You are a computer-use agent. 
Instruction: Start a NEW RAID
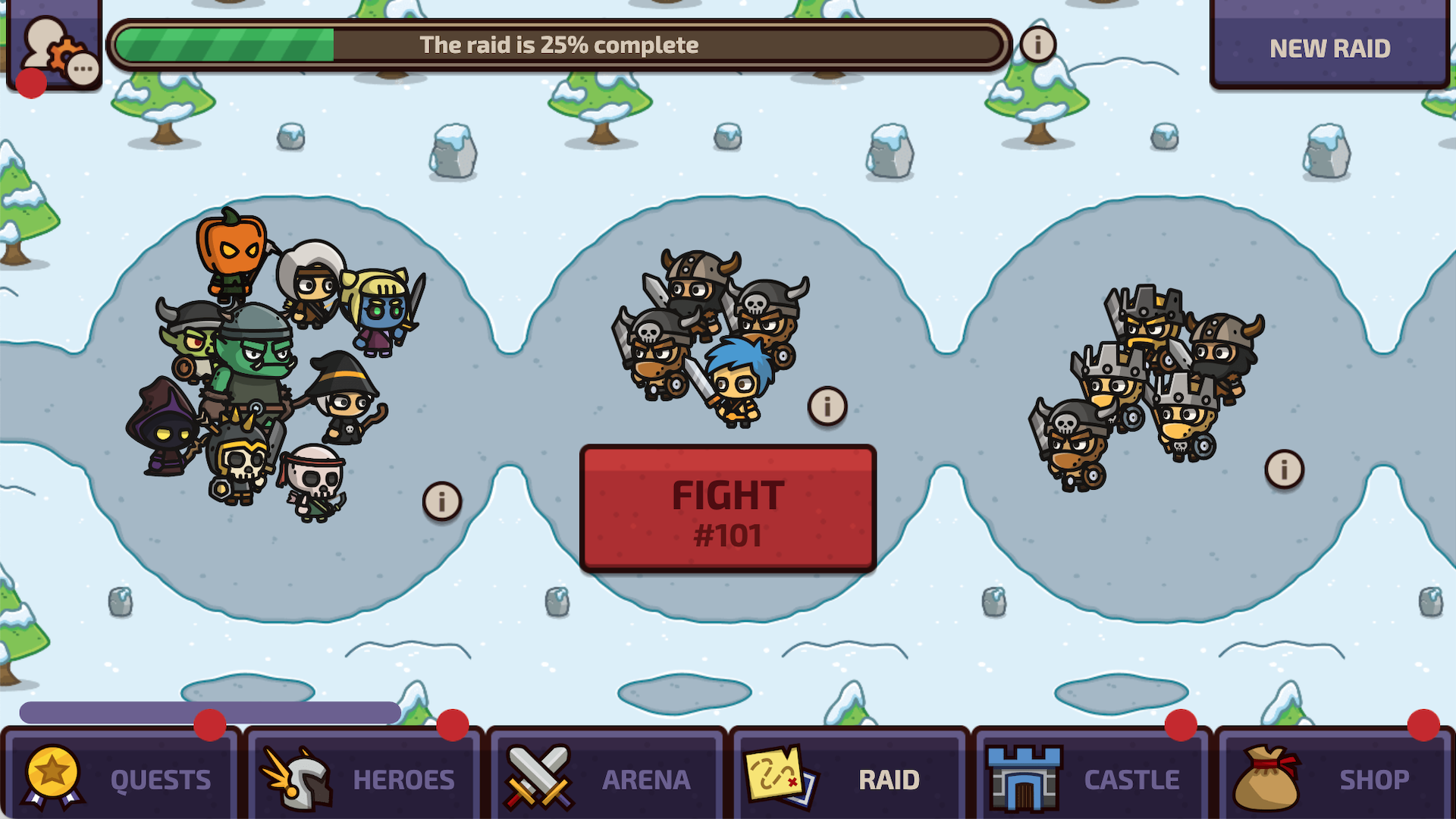click(x=1331, y=49)
